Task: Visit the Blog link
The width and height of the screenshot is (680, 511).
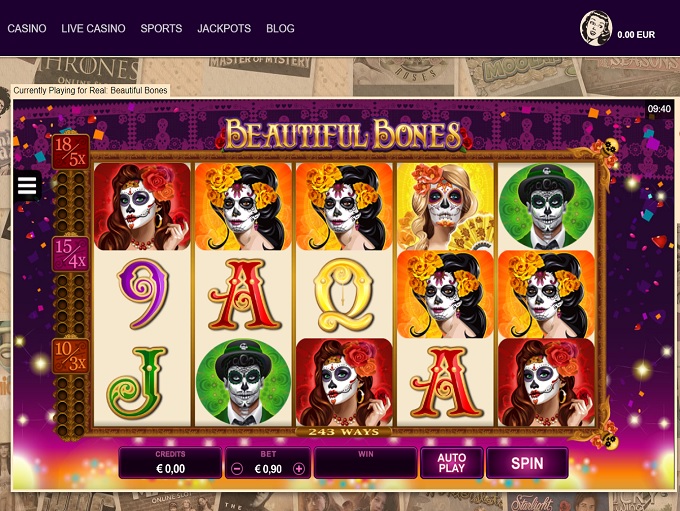Action: coord(280,28)
